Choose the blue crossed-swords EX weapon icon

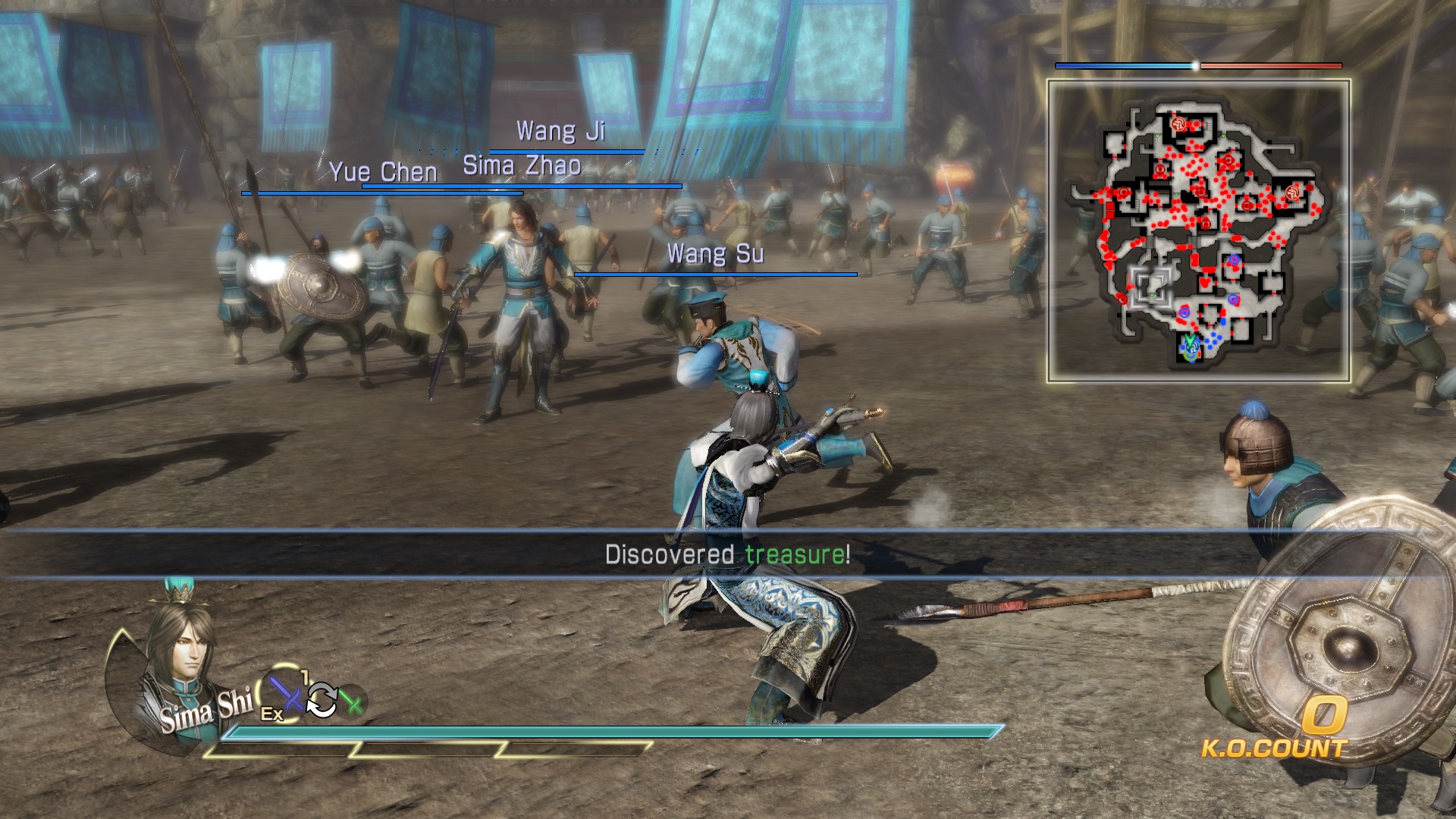tap(285, 694)
